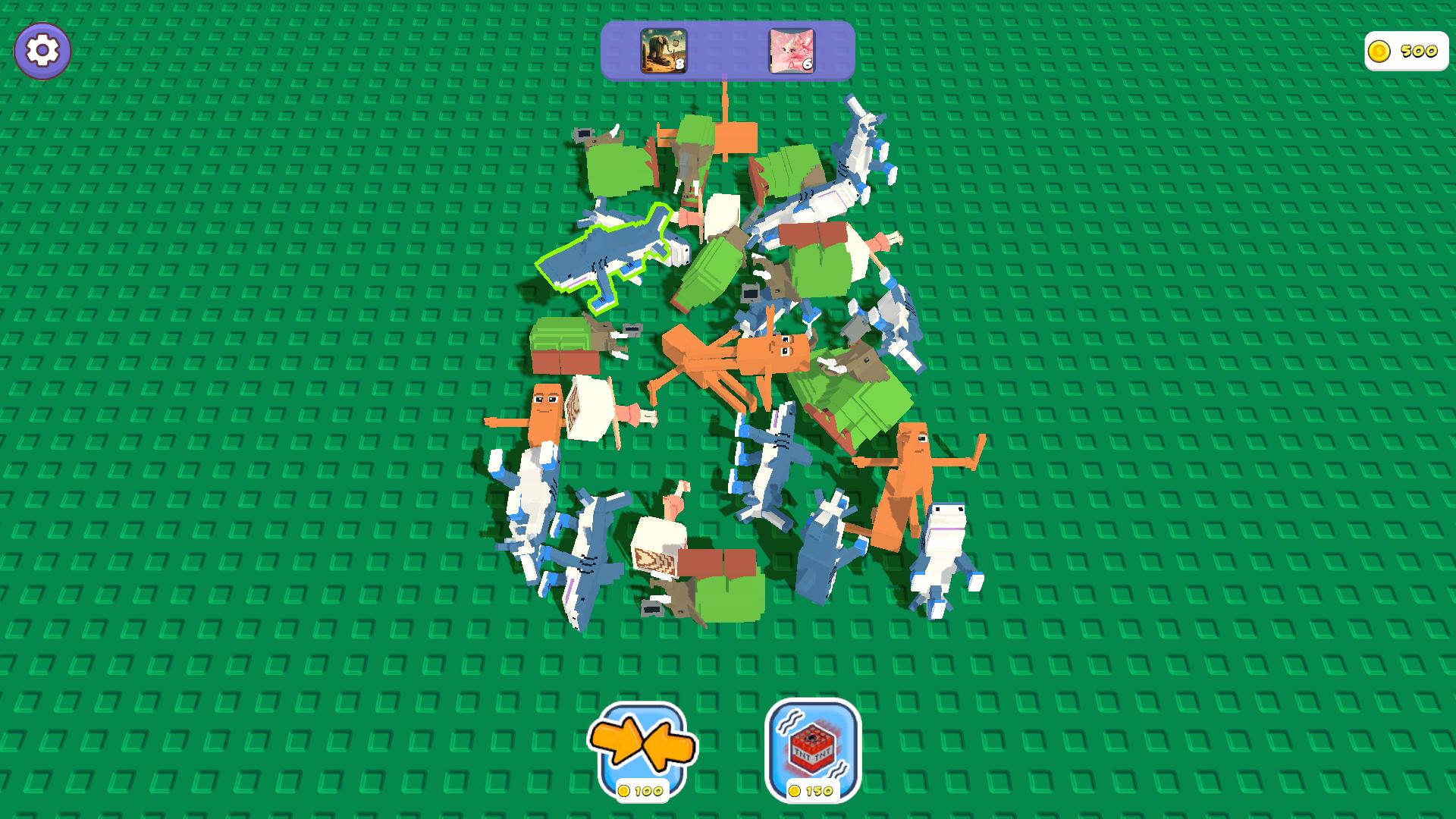The height and width of the screenshot is (819, 1456).
Task: Open the settings gear menu
Action: pyautogui.click(x=43, y=50)
